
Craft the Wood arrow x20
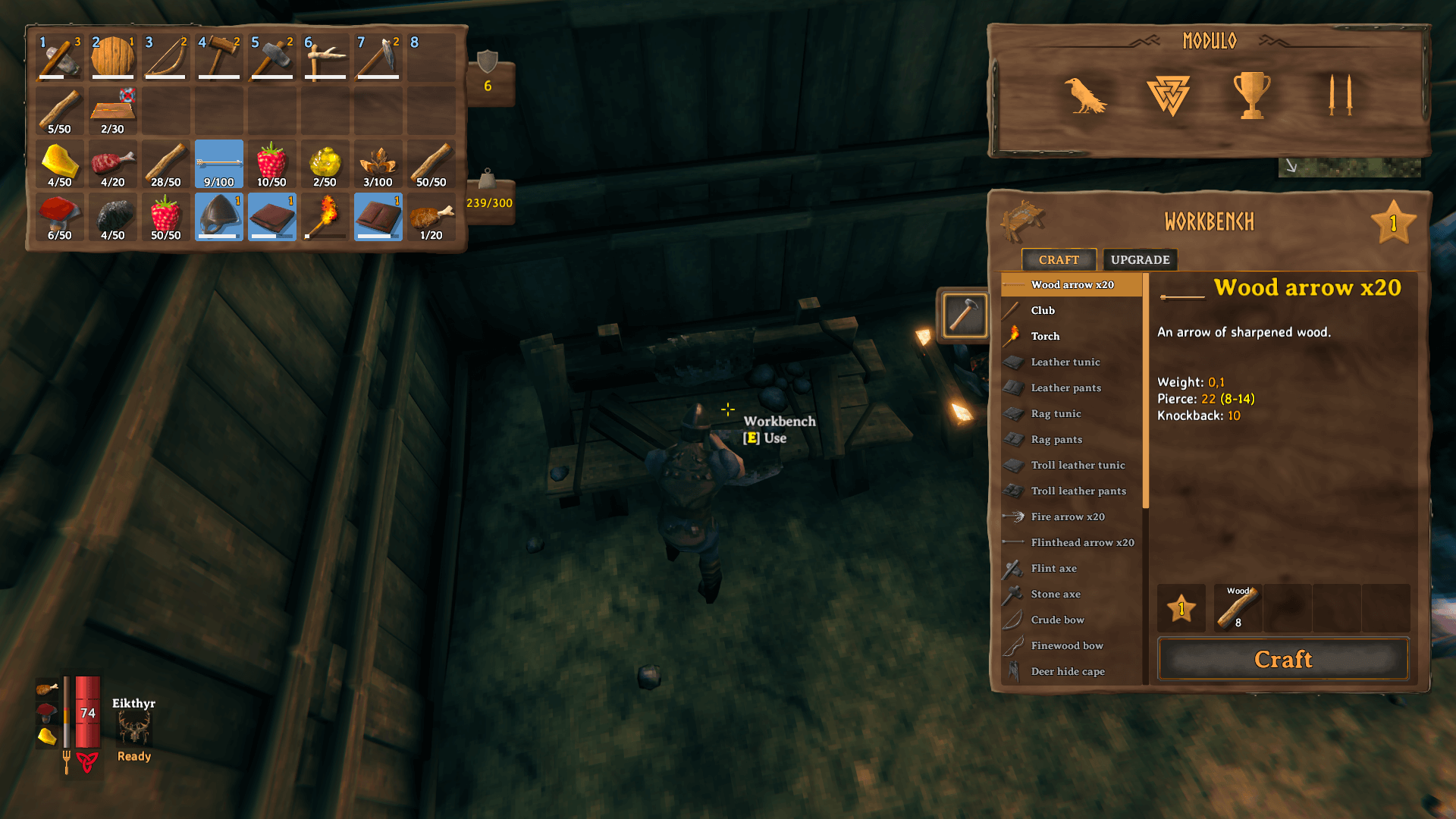[x=1283, y=659]
